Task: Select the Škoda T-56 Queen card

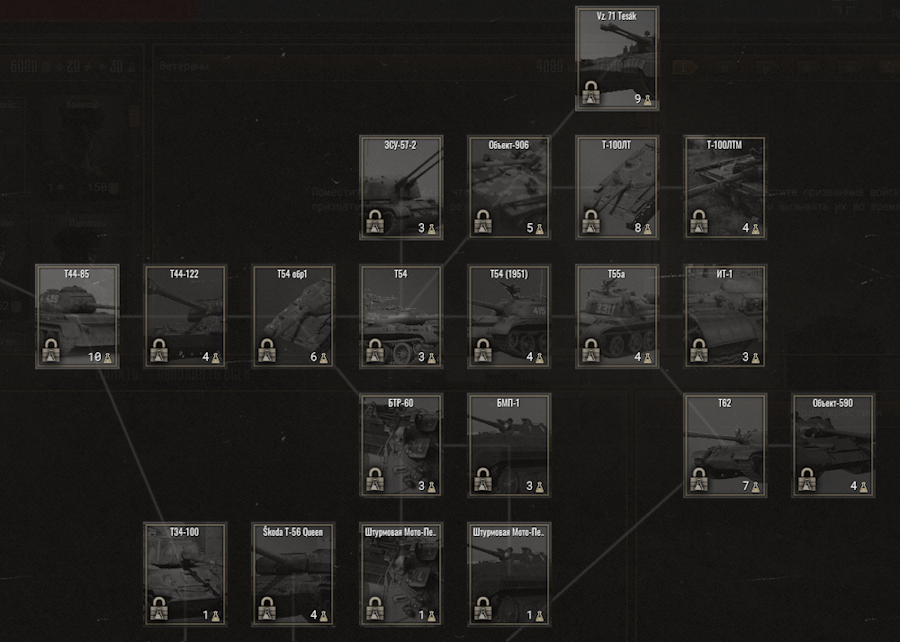Action: tap(293, 574)
